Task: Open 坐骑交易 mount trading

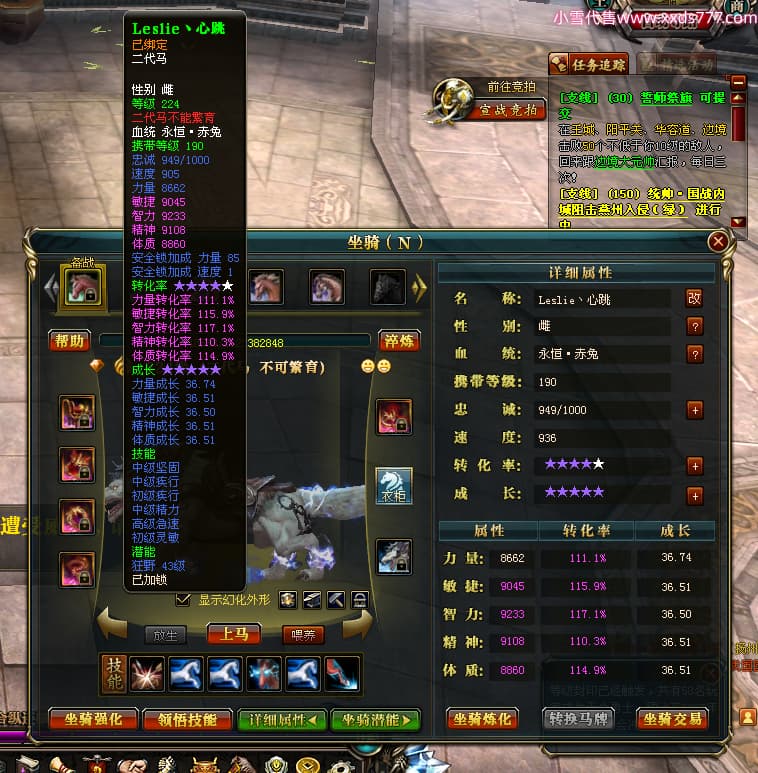Action: pyautogui.click(x=672, y=719)
